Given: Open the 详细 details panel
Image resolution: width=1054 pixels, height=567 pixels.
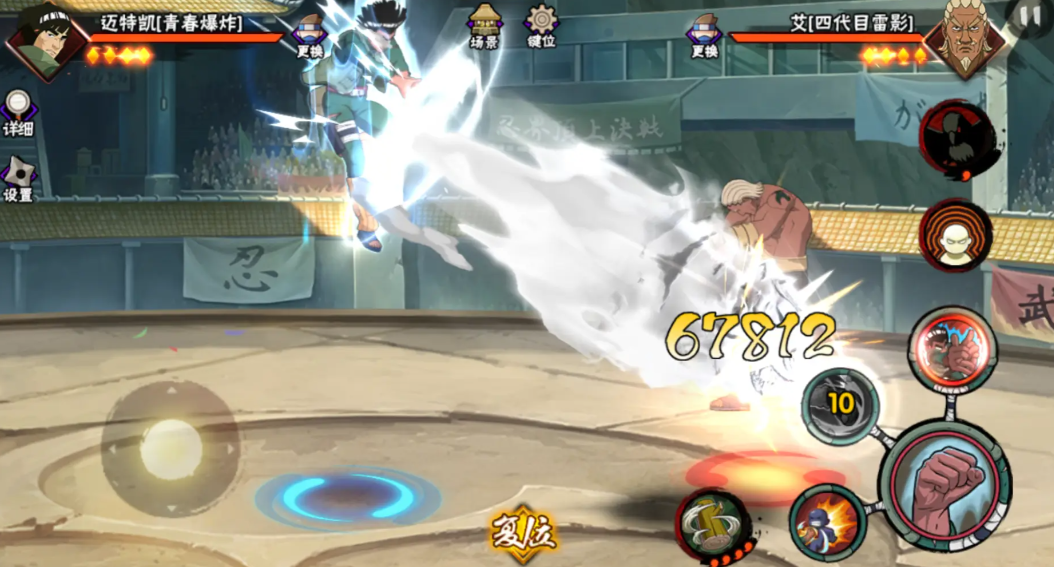Looking at the screenshot, I should [x=17, y=113].
